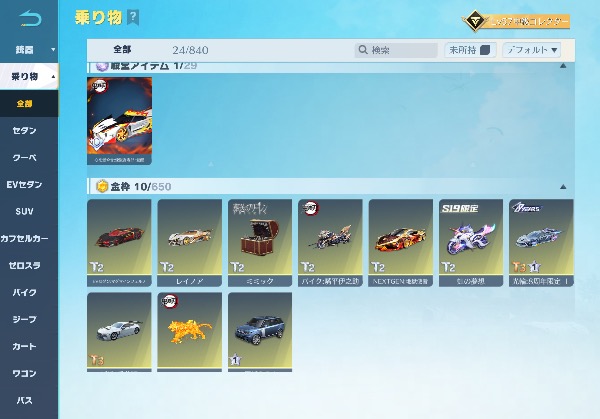Image resolution: width=600 pixels, height=419 pixels.
Task: Select the 全部 all-vehicles filter
Action: 25,103
